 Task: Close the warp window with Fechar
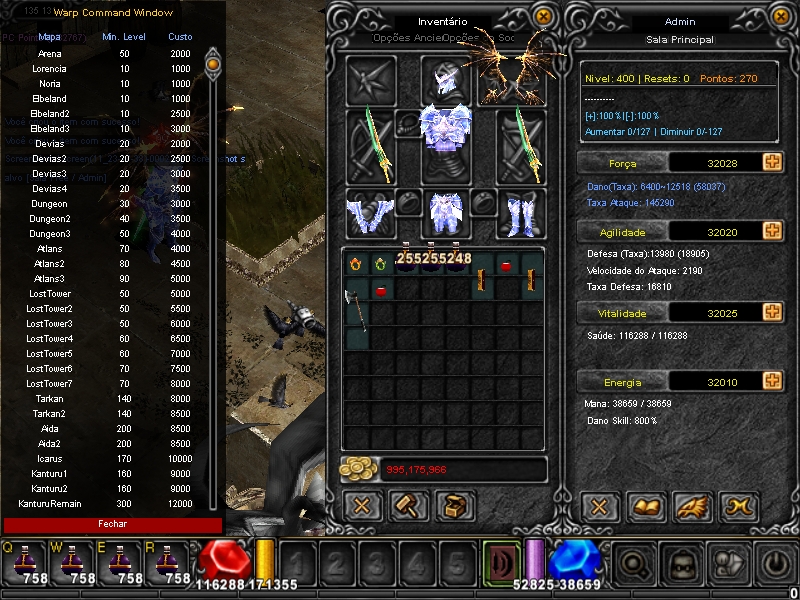112,524
